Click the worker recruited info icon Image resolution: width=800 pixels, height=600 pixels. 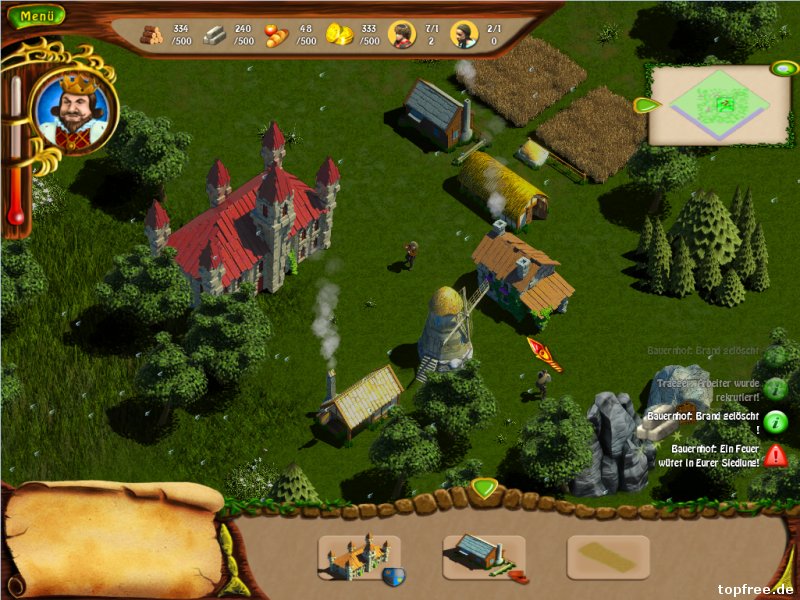click(776, 388)
